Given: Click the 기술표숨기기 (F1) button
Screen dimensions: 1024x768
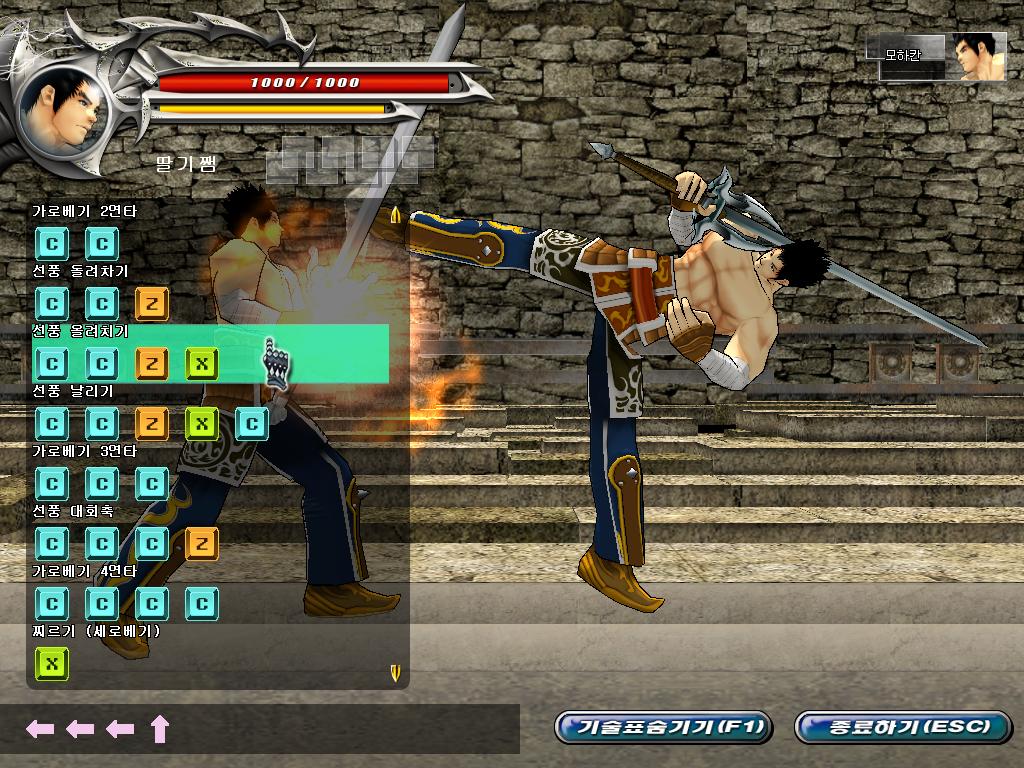Looking at the screenshot, I should click(663, 727).
